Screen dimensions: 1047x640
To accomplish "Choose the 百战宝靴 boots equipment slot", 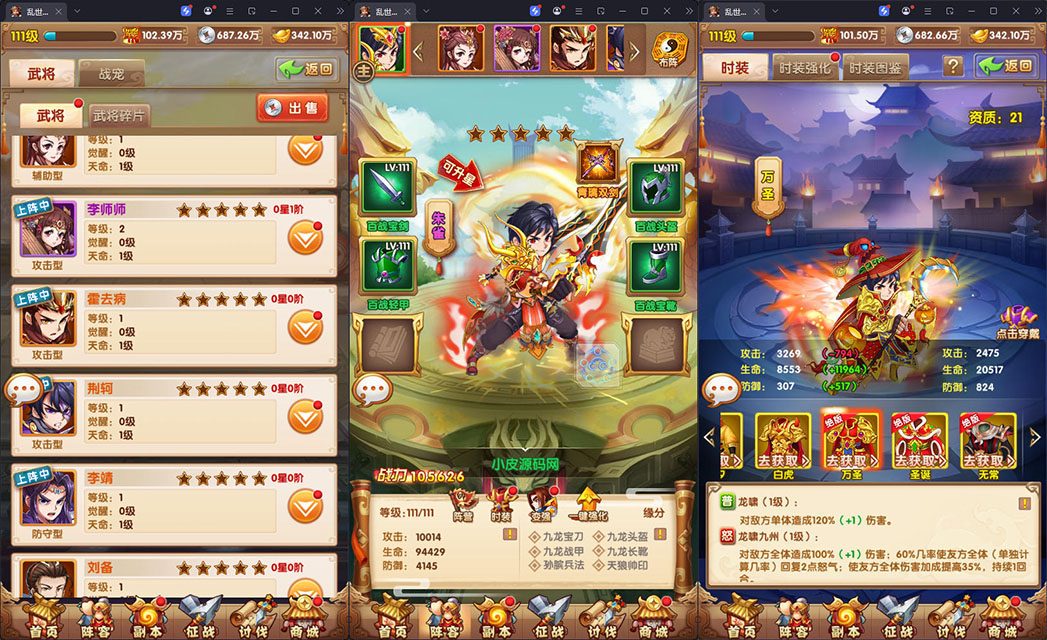I will point(657,268).
